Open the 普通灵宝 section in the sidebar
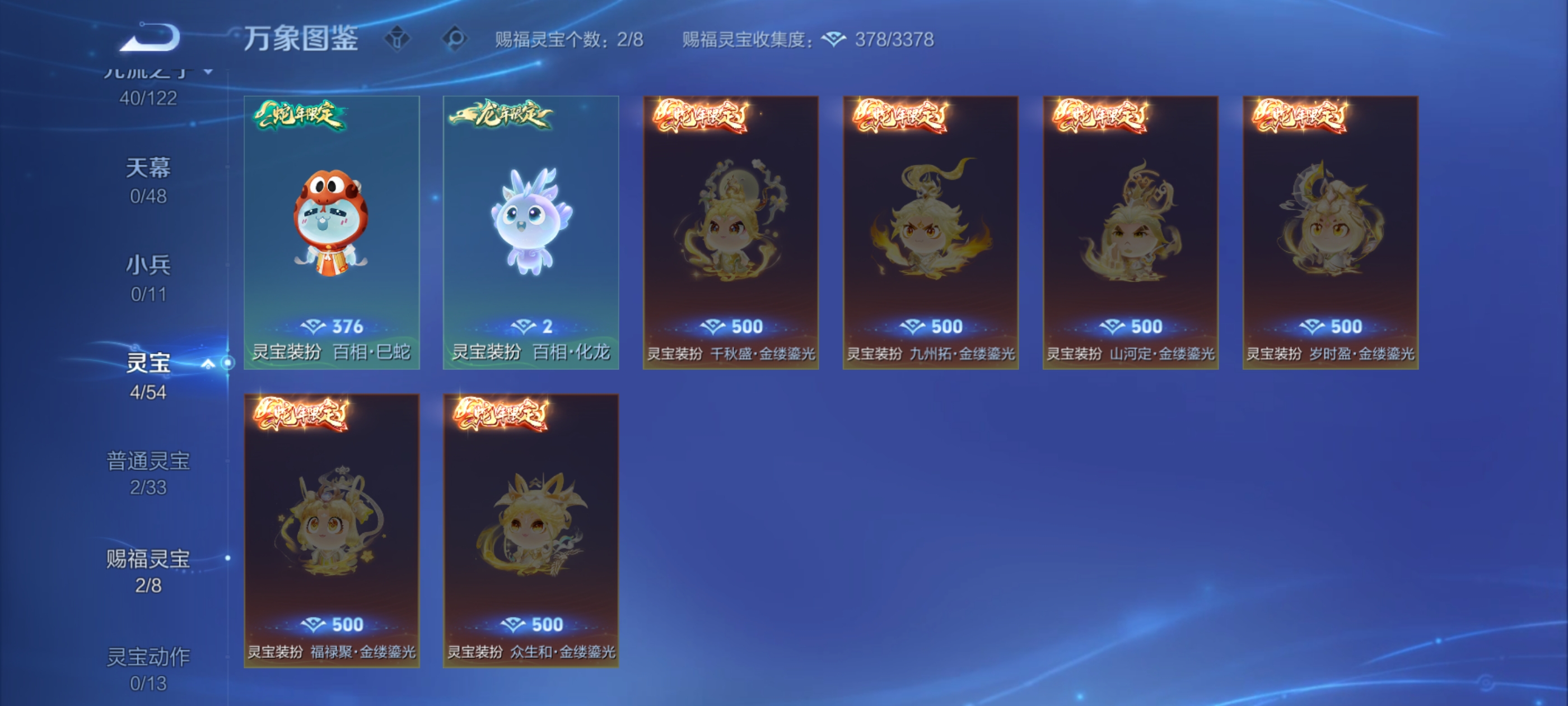1568x706 pixels. coord(150,461)
